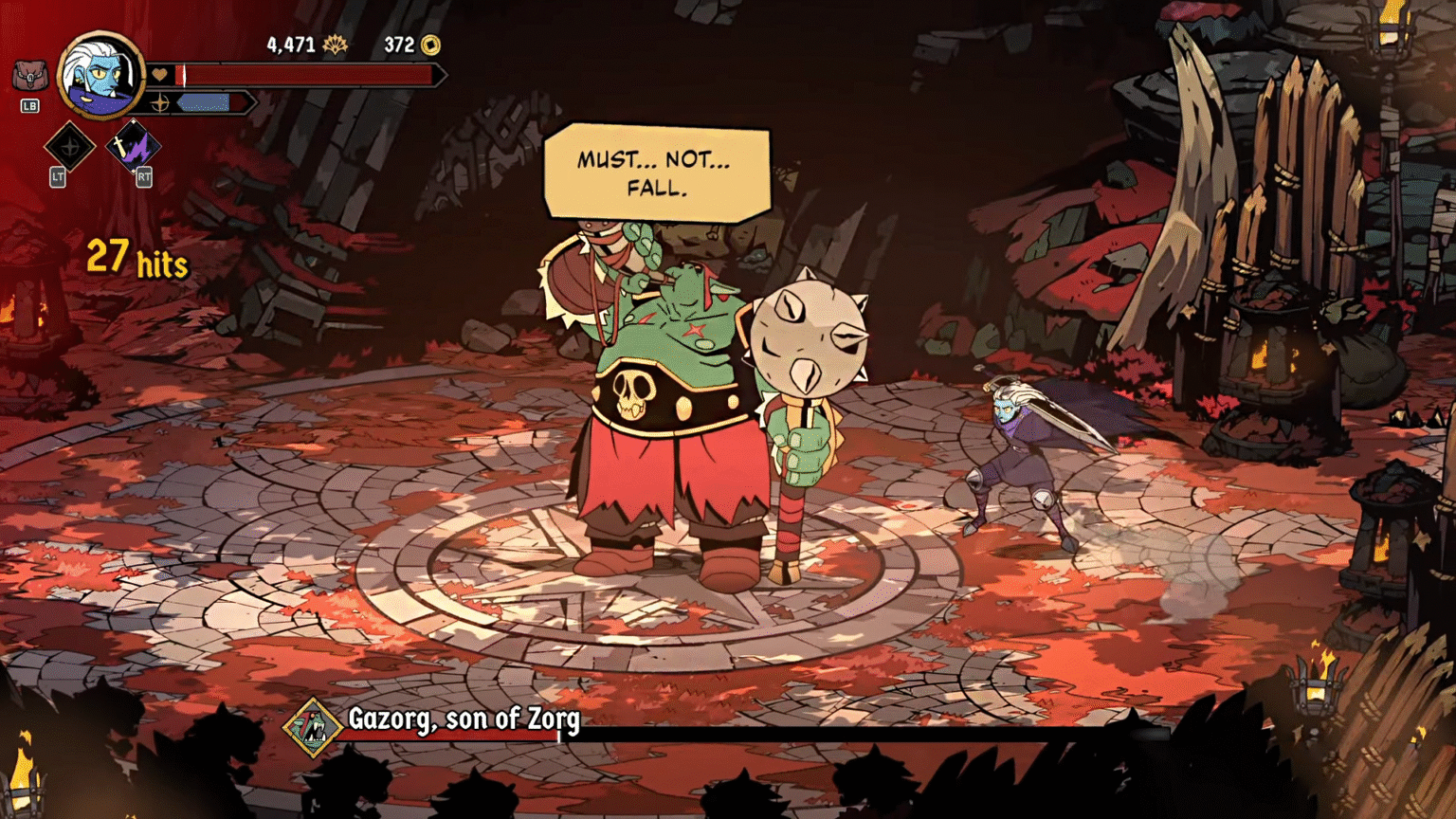Viewport: 1456px width, 819px height.
Task: Select the dark compass-star ability slot
Action: coord(69,147)
